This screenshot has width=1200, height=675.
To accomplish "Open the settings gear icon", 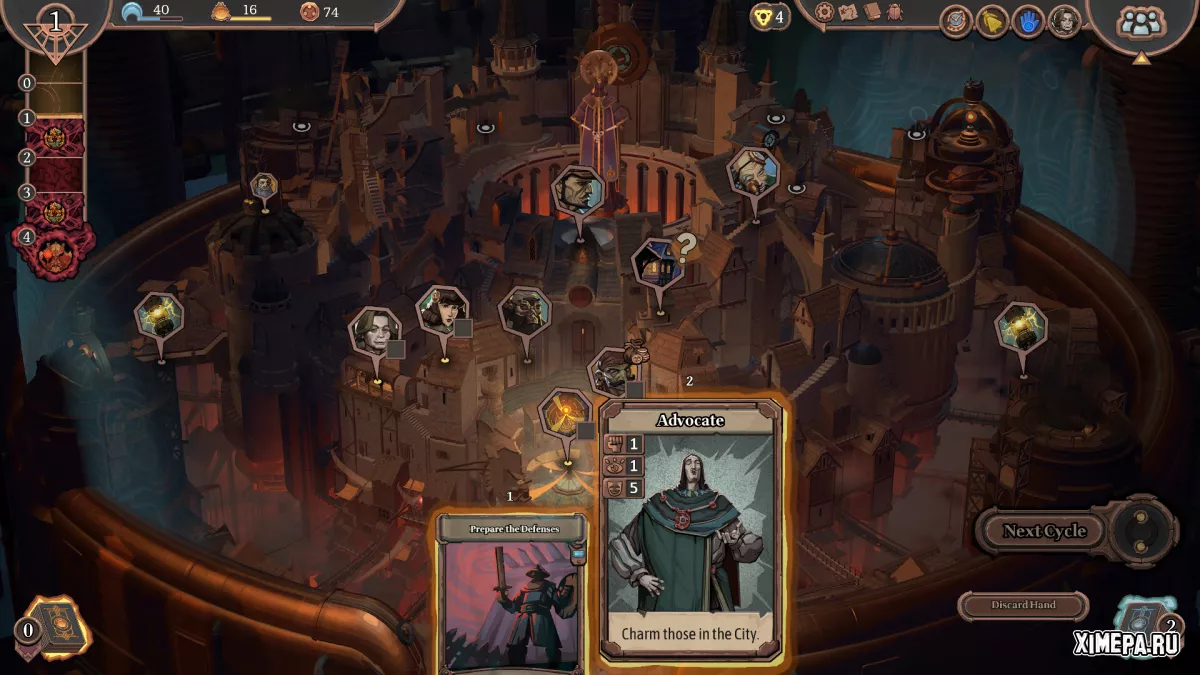I will coord(824,12).
